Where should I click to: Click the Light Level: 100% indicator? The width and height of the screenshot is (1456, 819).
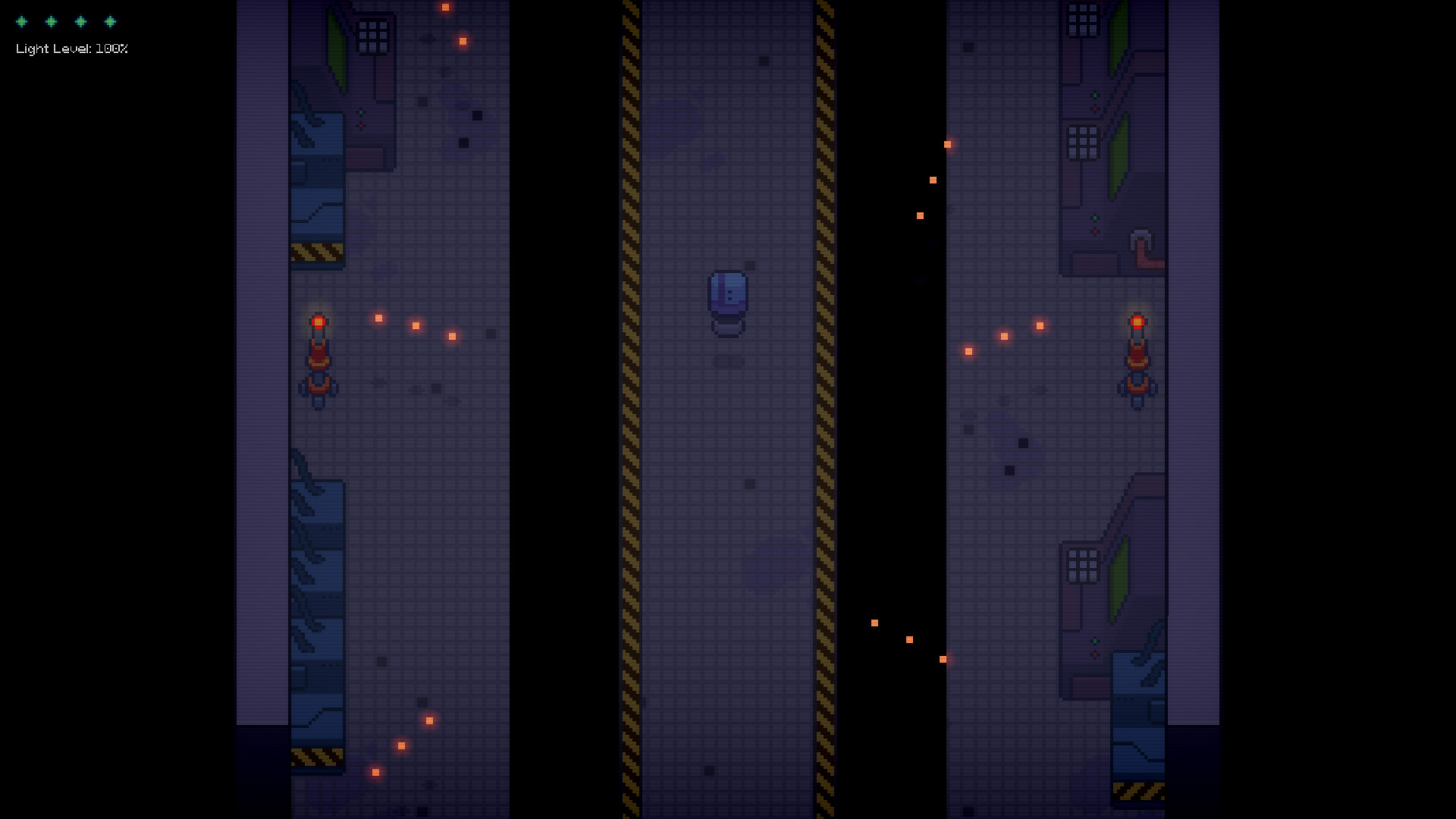click(72, 49)
